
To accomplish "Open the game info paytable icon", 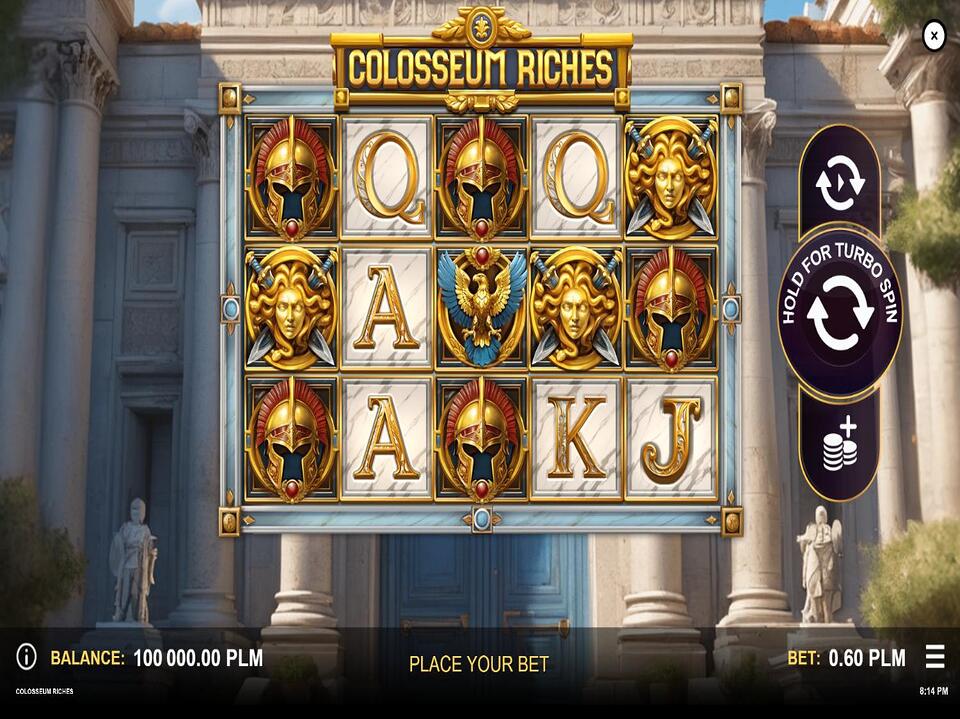I will (26, 657).
